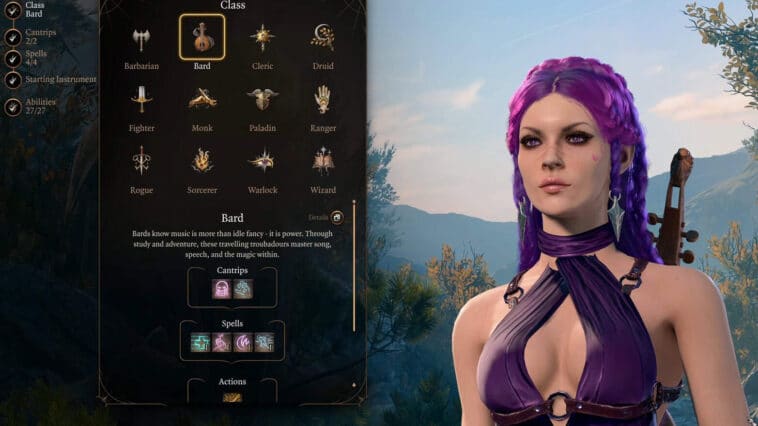Screen dimensions: 758x426
Task: Select the Rogue class
Action: pyautogui.click(x=141, y=160)
